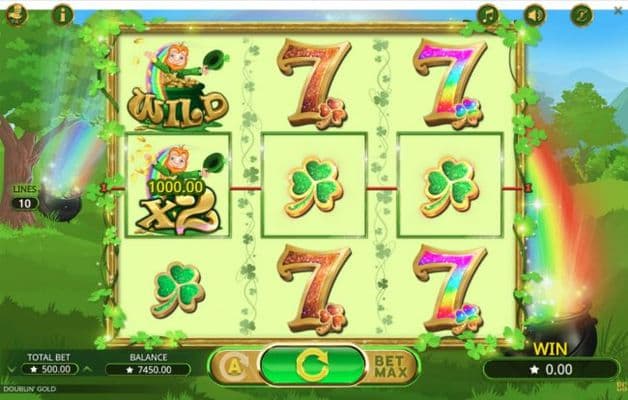The width and height of the screenshot is (628, 400).
Task: Spin the reels with the green button
Action: pos(312,364)
